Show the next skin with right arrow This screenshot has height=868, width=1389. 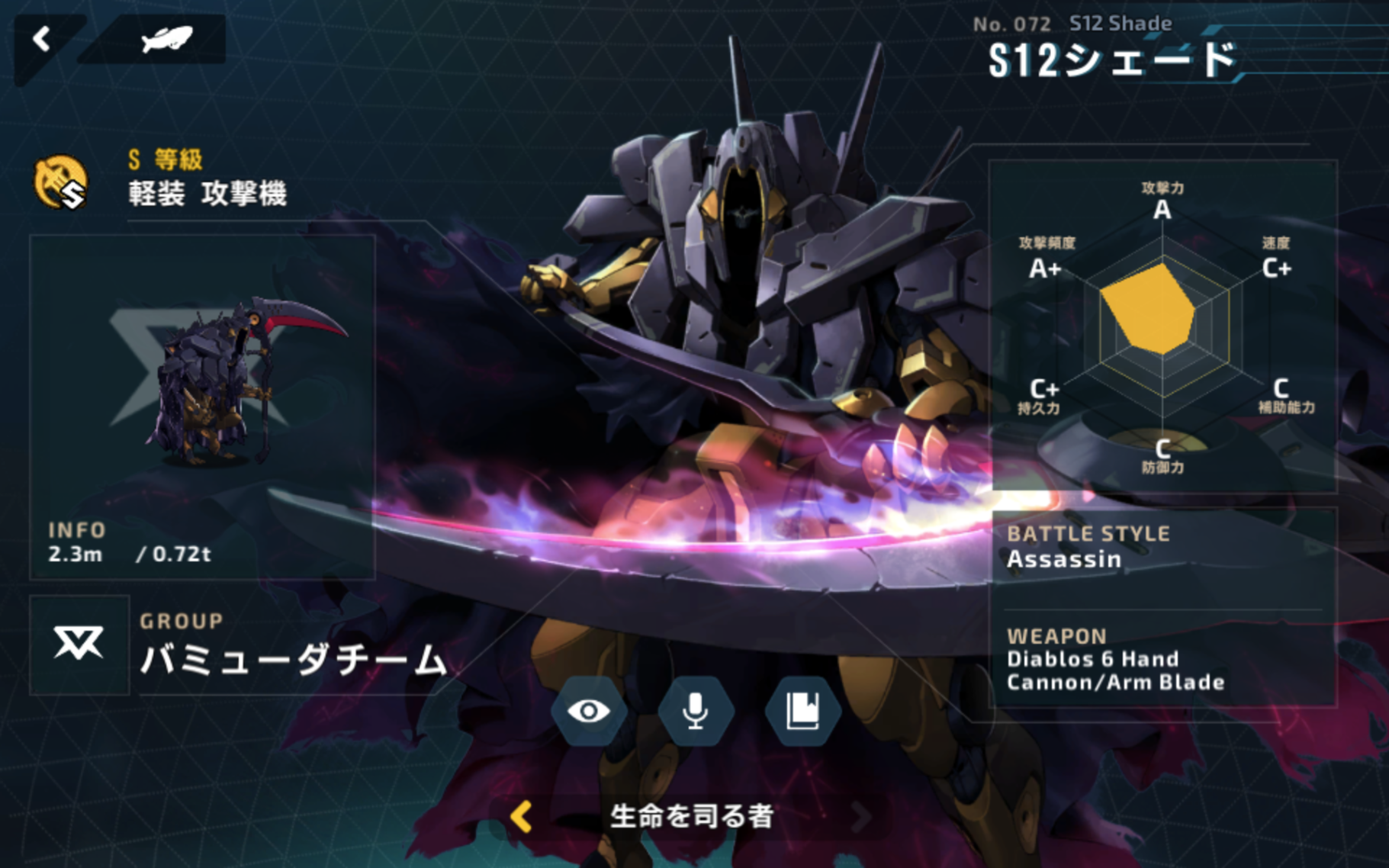(861, 817)
